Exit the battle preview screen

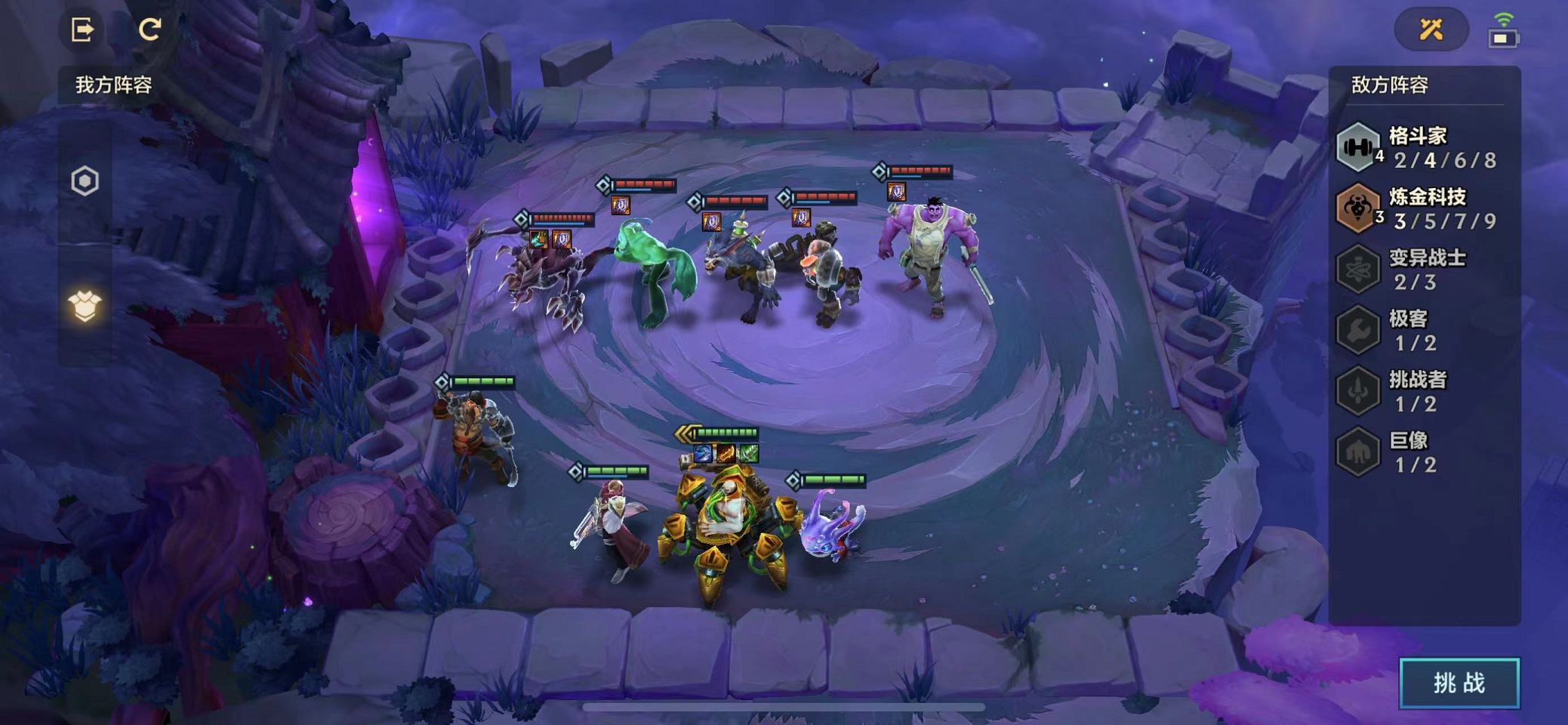[x=82, y=29]
